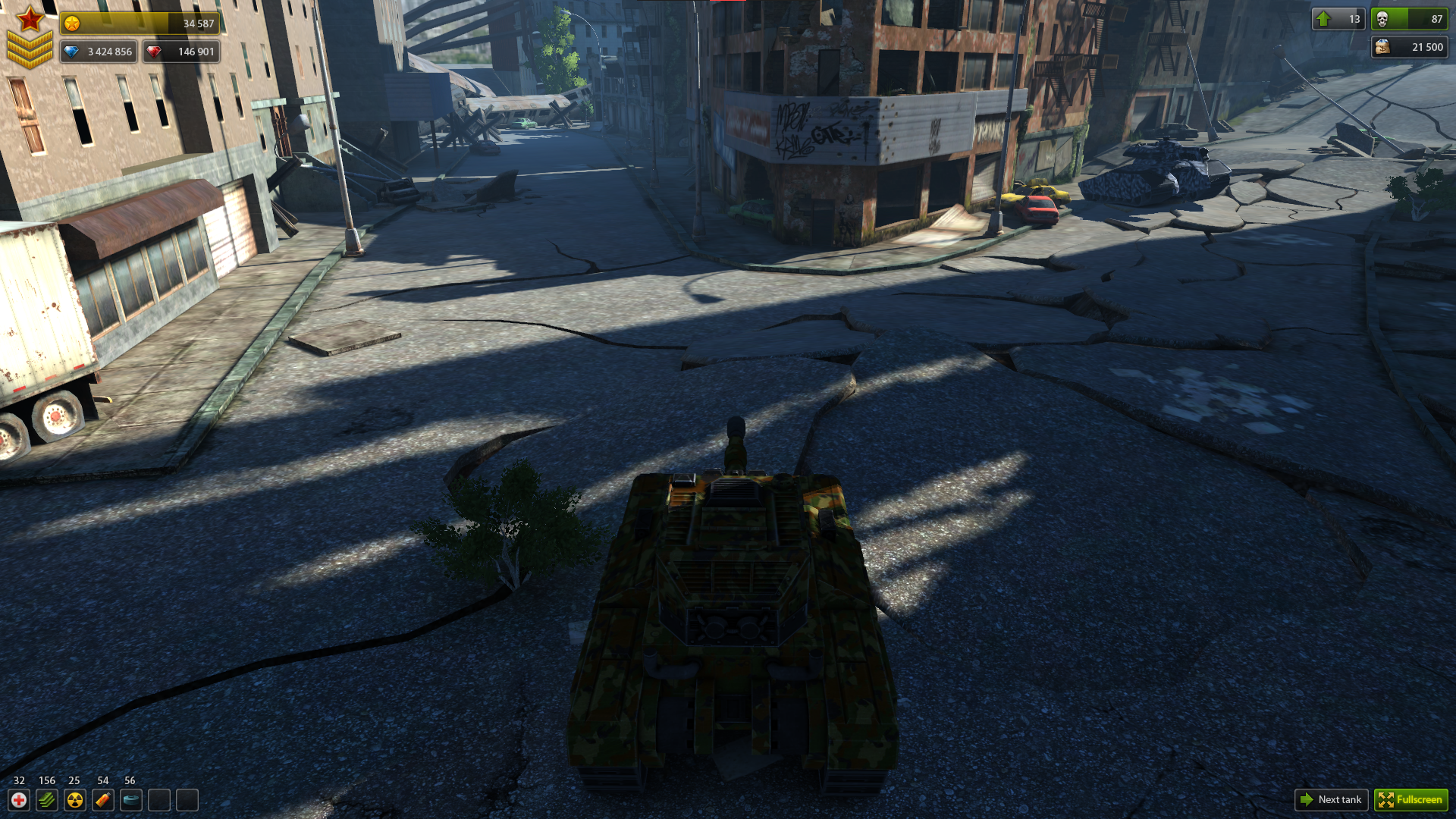This screenshot has width=1456, height=819.
Task: Click the red rubies balance panel
Action: (x=181, y=52)
